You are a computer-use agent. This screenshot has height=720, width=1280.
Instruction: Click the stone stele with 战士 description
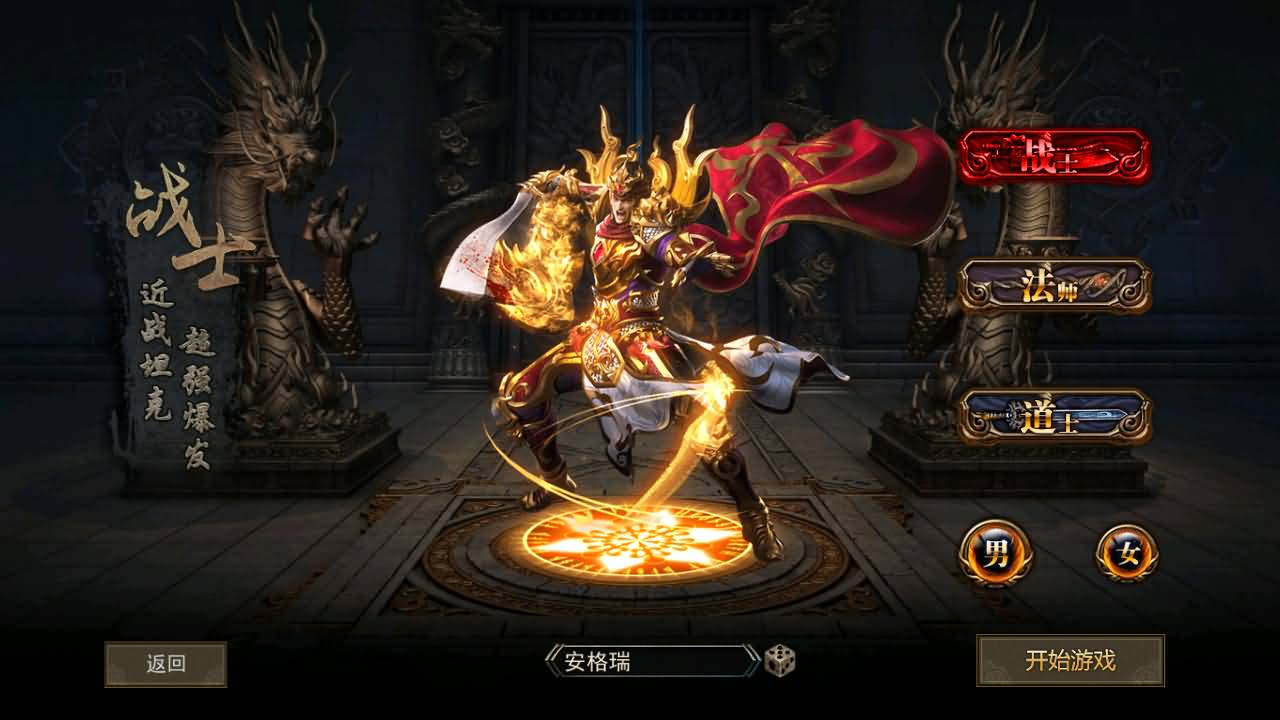tap(160, 300)
